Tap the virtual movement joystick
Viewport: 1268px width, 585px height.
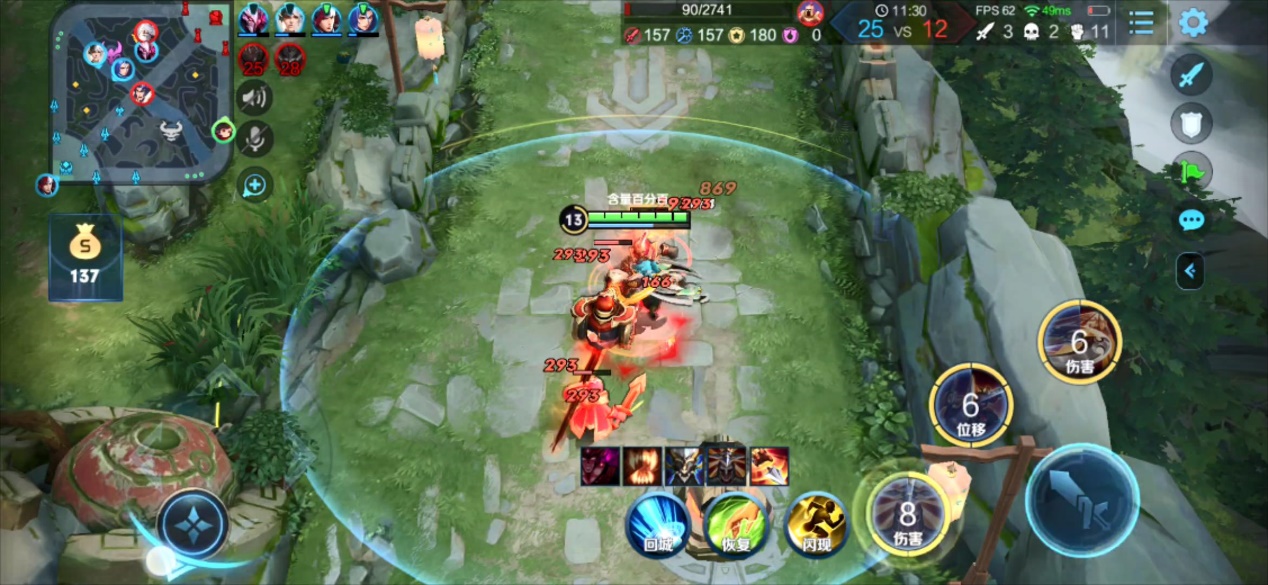click(x=193, y=523)
